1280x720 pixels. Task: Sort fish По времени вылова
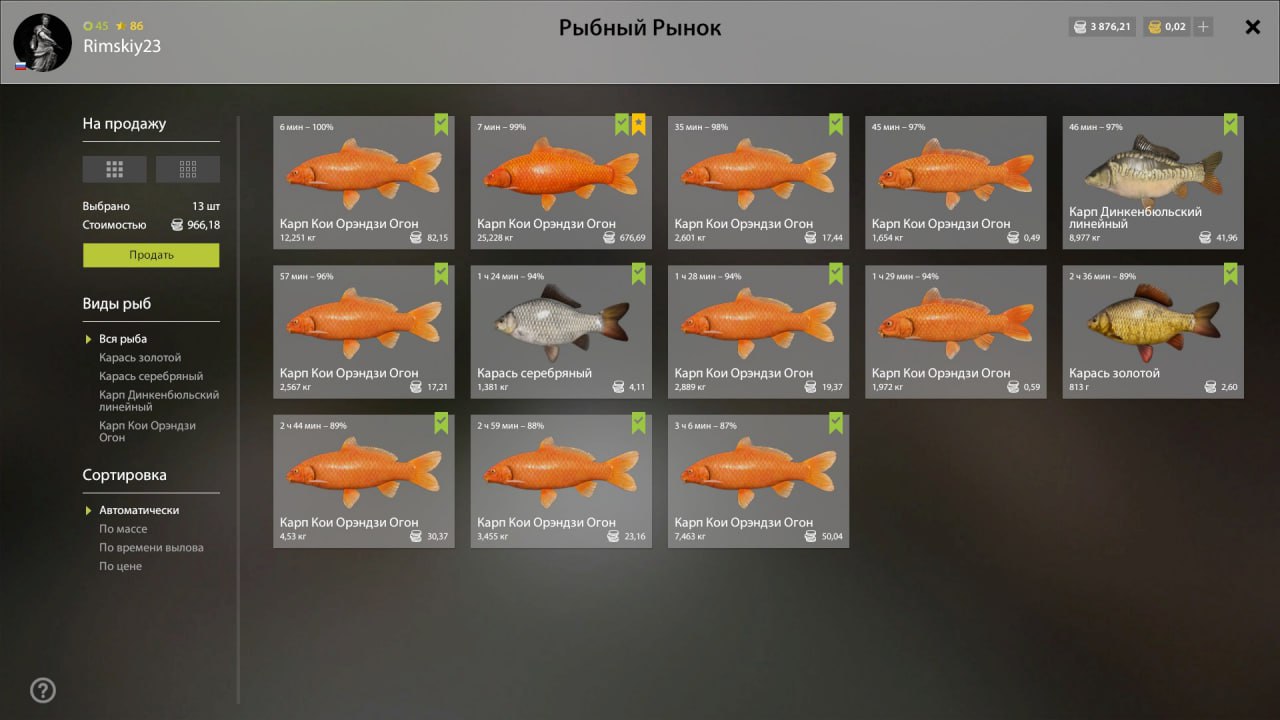[x=151, y=548]
